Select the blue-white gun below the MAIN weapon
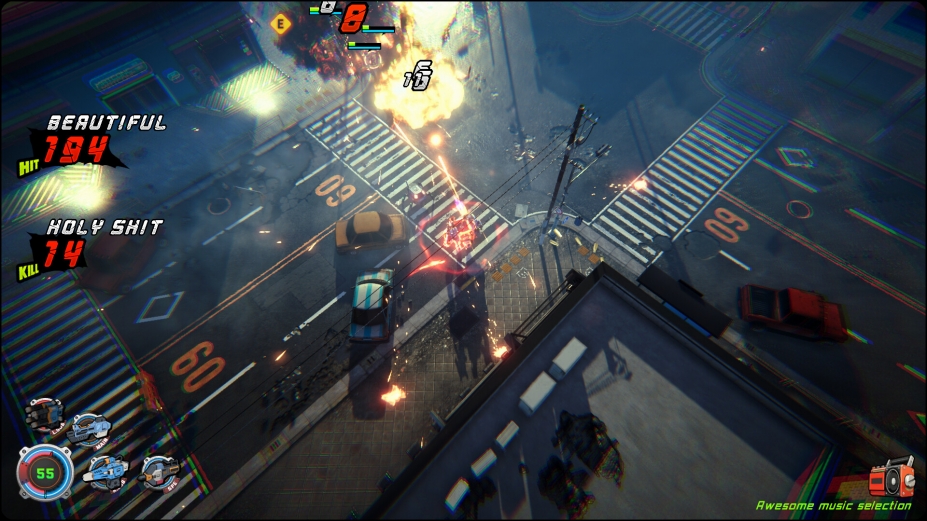This screenshot has height=521, width=927. (x=106, y=470)
